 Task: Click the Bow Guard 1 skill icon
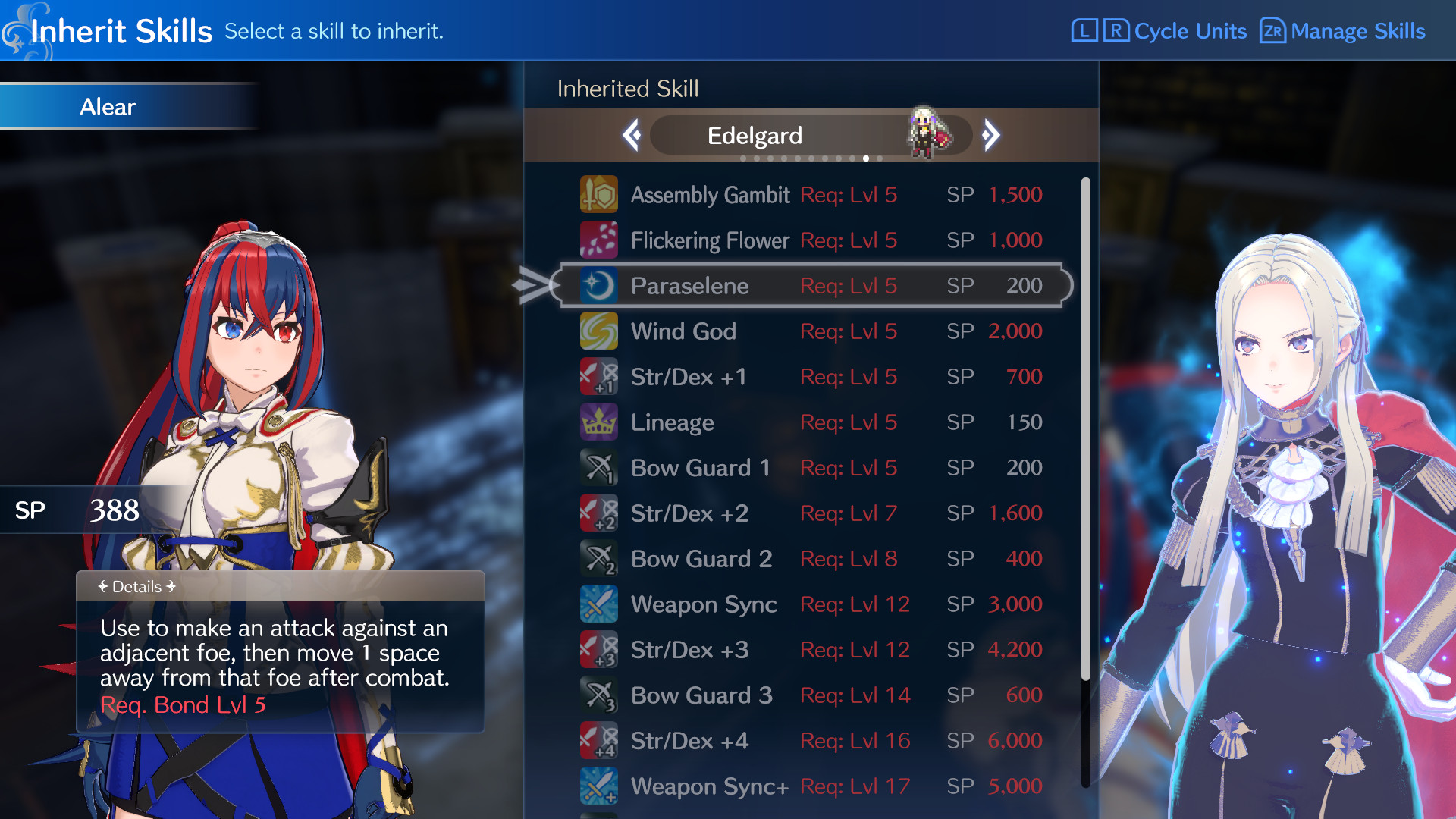pyautogui.click(x=599, y=468)
